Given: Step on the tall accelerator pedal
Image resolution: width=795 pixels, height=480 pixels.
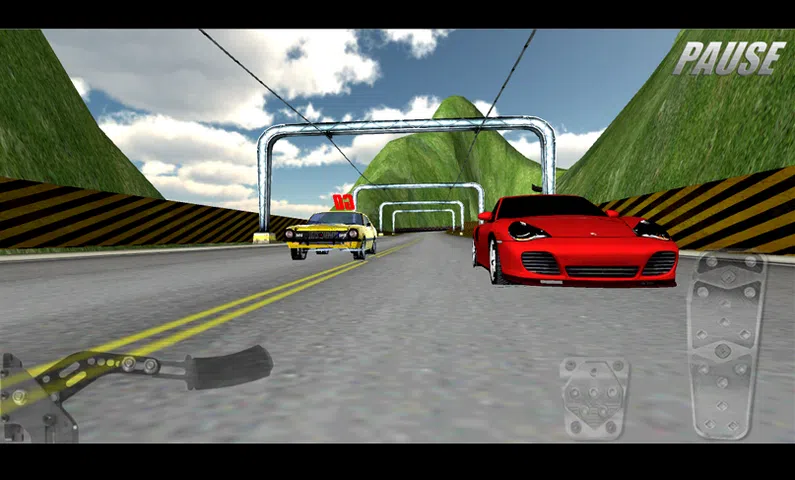Looking at the screenshot, I should pyautogui.click(x=725, y=345).
